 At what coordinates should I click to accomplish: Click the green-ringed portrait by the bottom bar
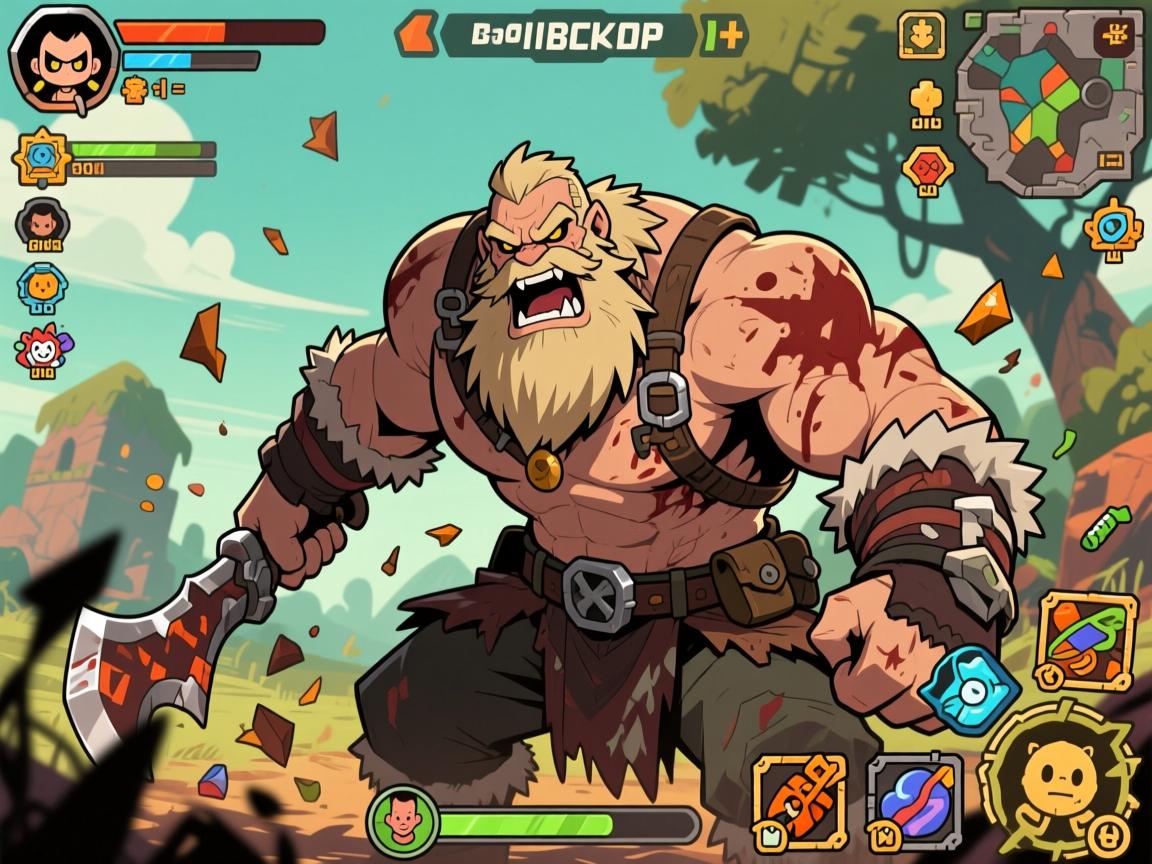point(403,821)
